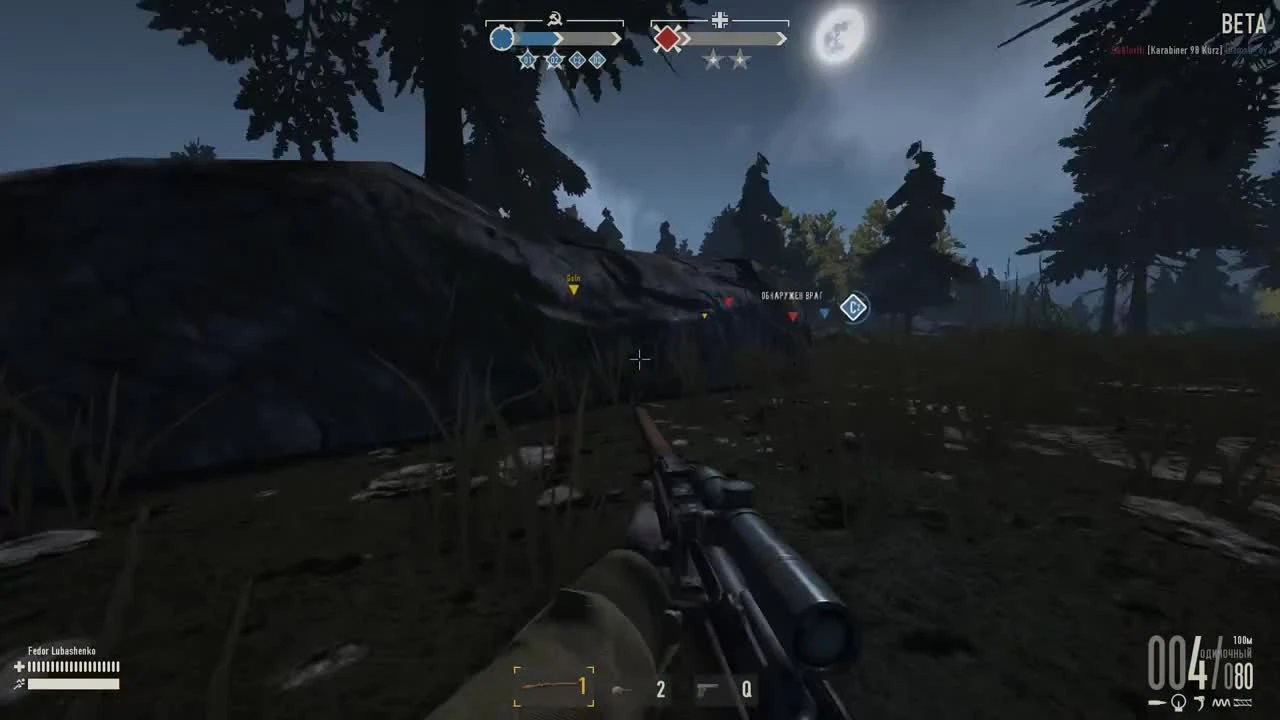Click the barbed wire equipment icon
Image resolution: width=1280 pixels, height=720 pixels.
1219,703
